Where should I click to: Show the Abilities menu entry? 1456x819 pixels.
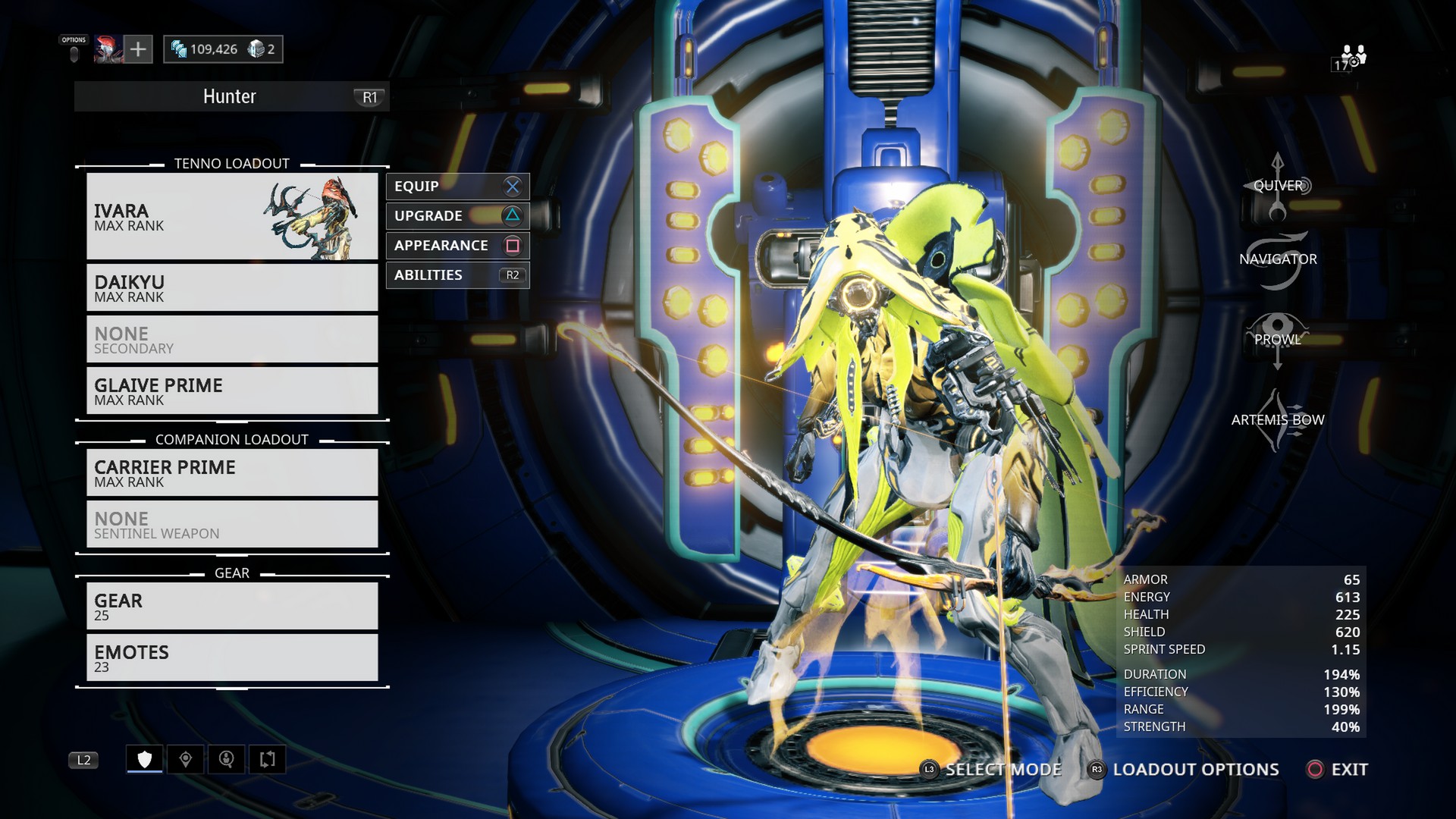point(457,275)
